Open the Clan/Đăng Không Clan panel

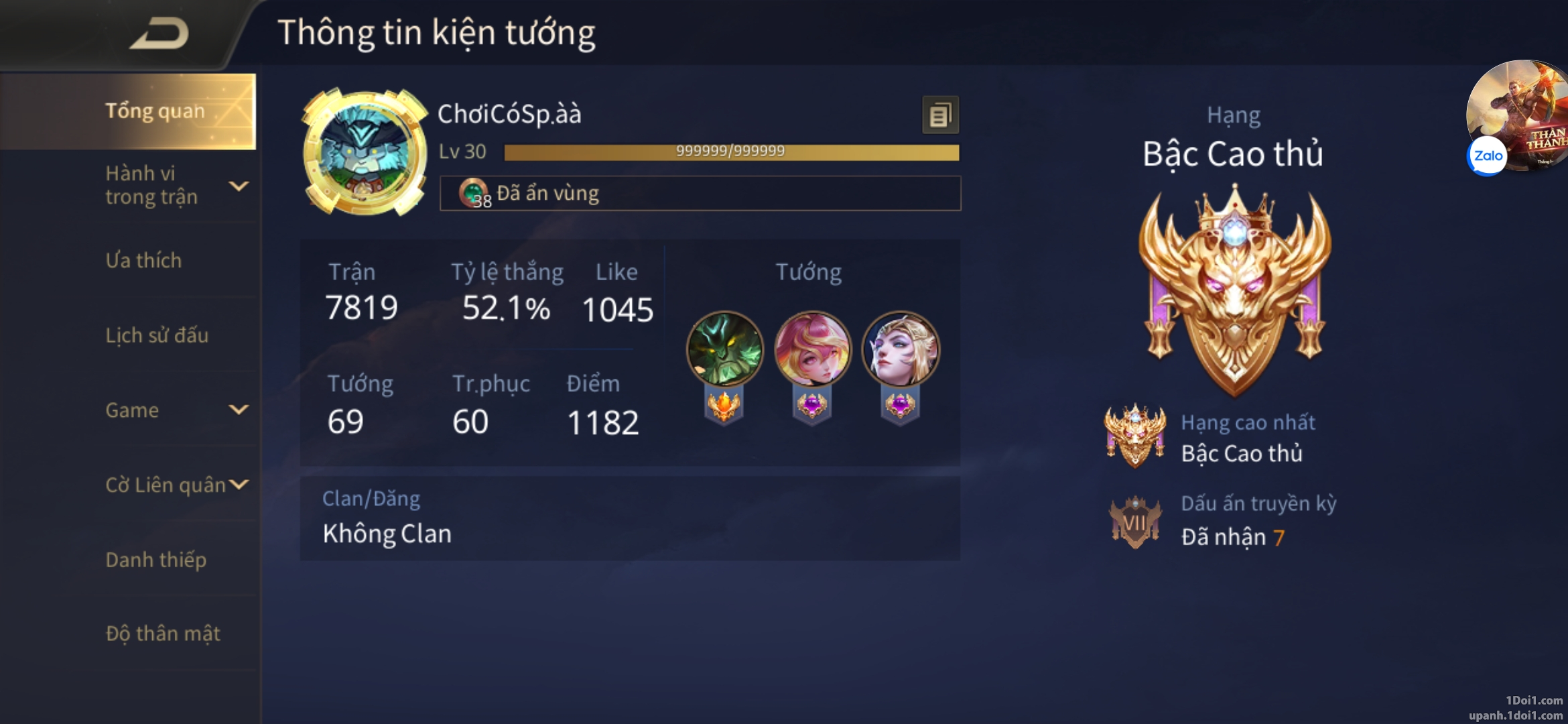(x=630, y=518)
